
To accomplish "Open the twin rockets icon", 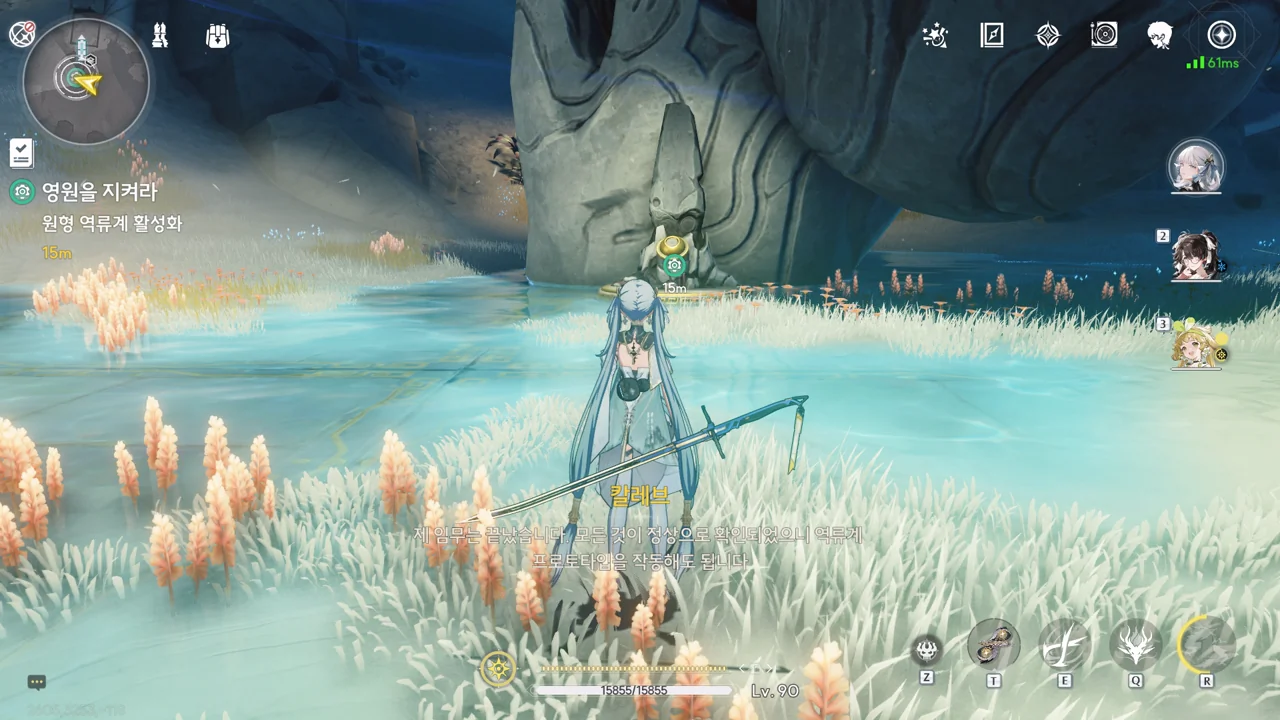I will (x=159, y=36).
